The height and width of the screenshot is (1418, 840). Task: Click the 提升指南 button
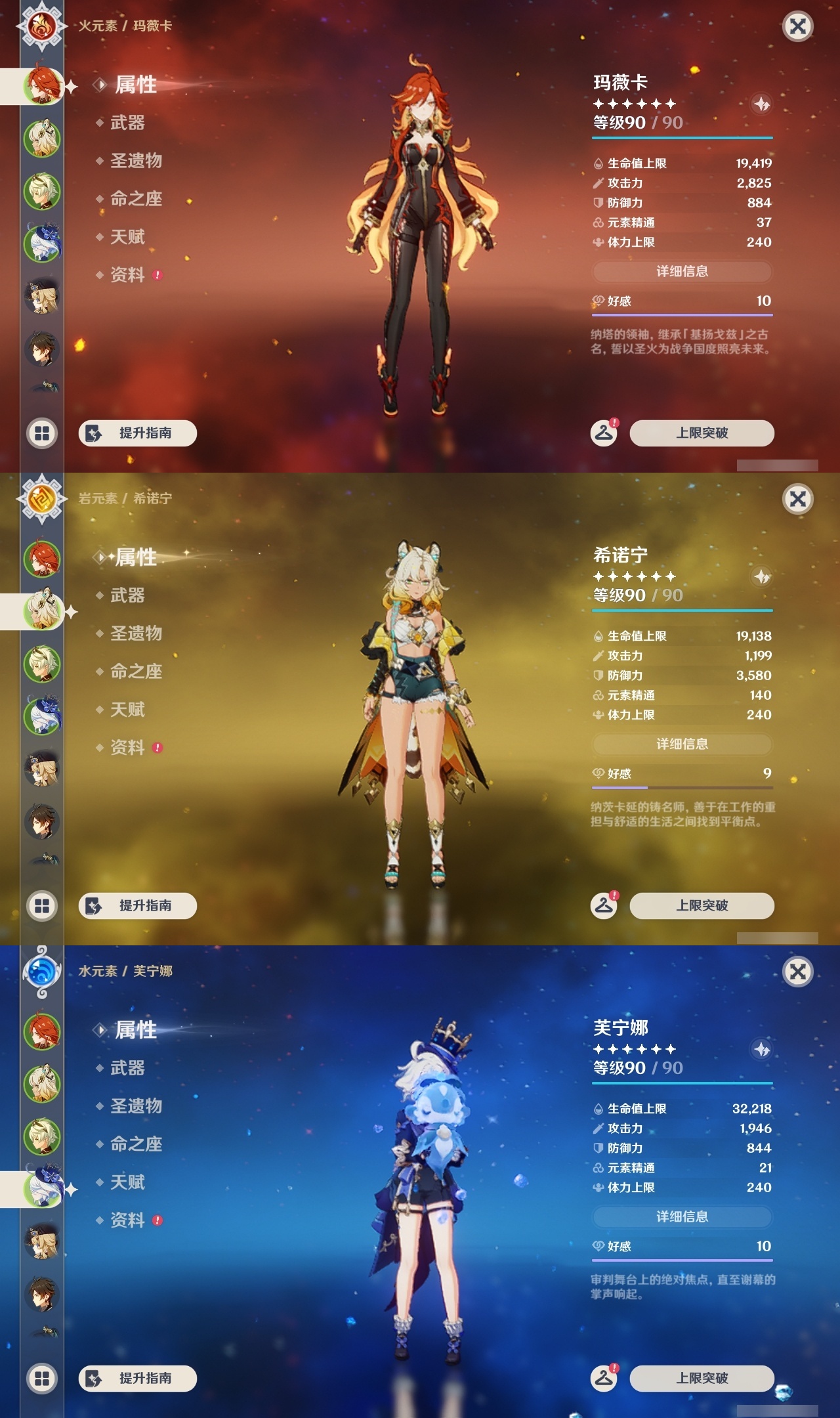pyautogui.click(x=138, y=433)
